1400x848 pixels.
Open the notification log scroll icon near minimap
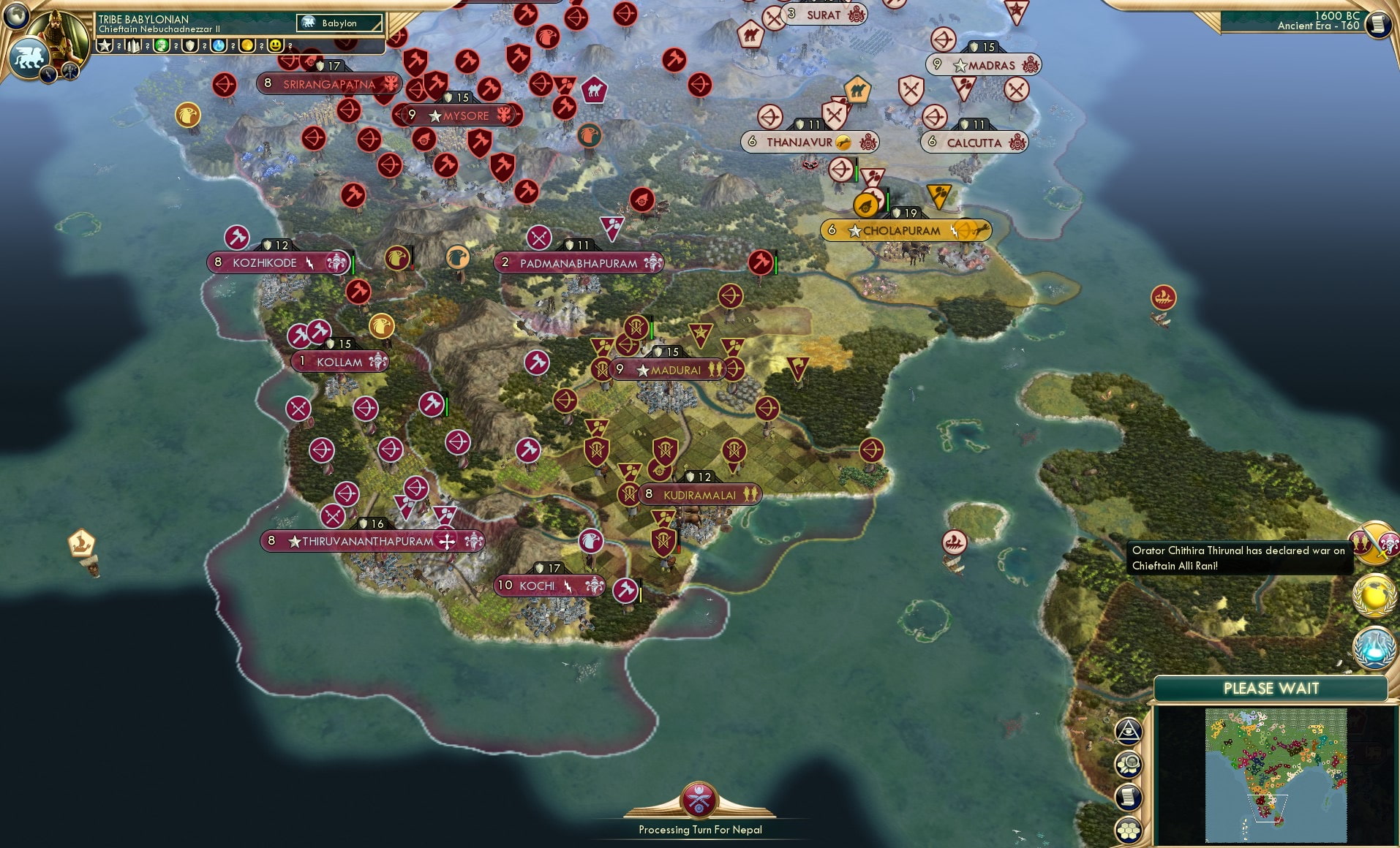(1129, 796)
